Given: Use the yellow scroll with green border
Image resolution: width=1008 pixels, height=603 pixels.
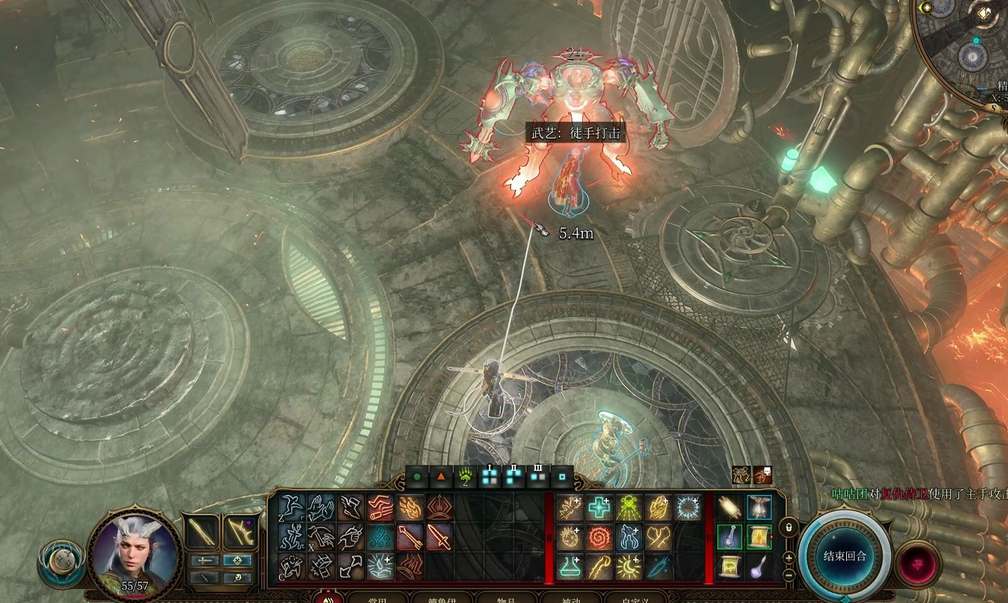Looking at the screenshot, I should coord(759,538).
